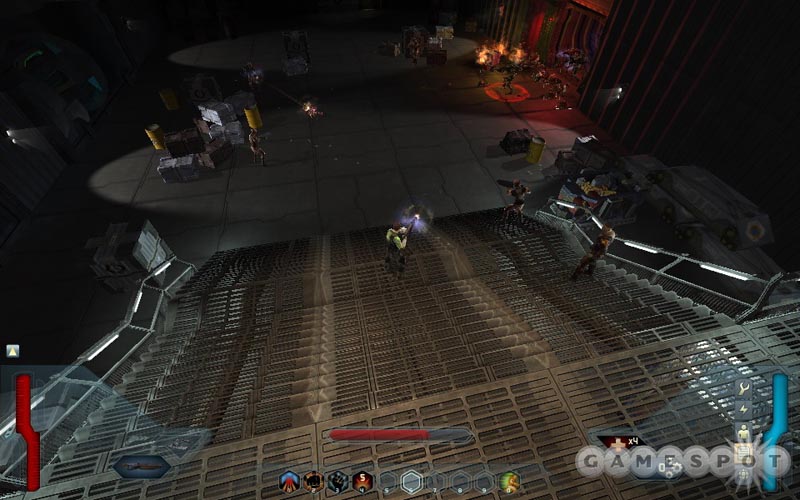Use the orange fist ability
Screen dimensions: 800x500
click(314, 481)
